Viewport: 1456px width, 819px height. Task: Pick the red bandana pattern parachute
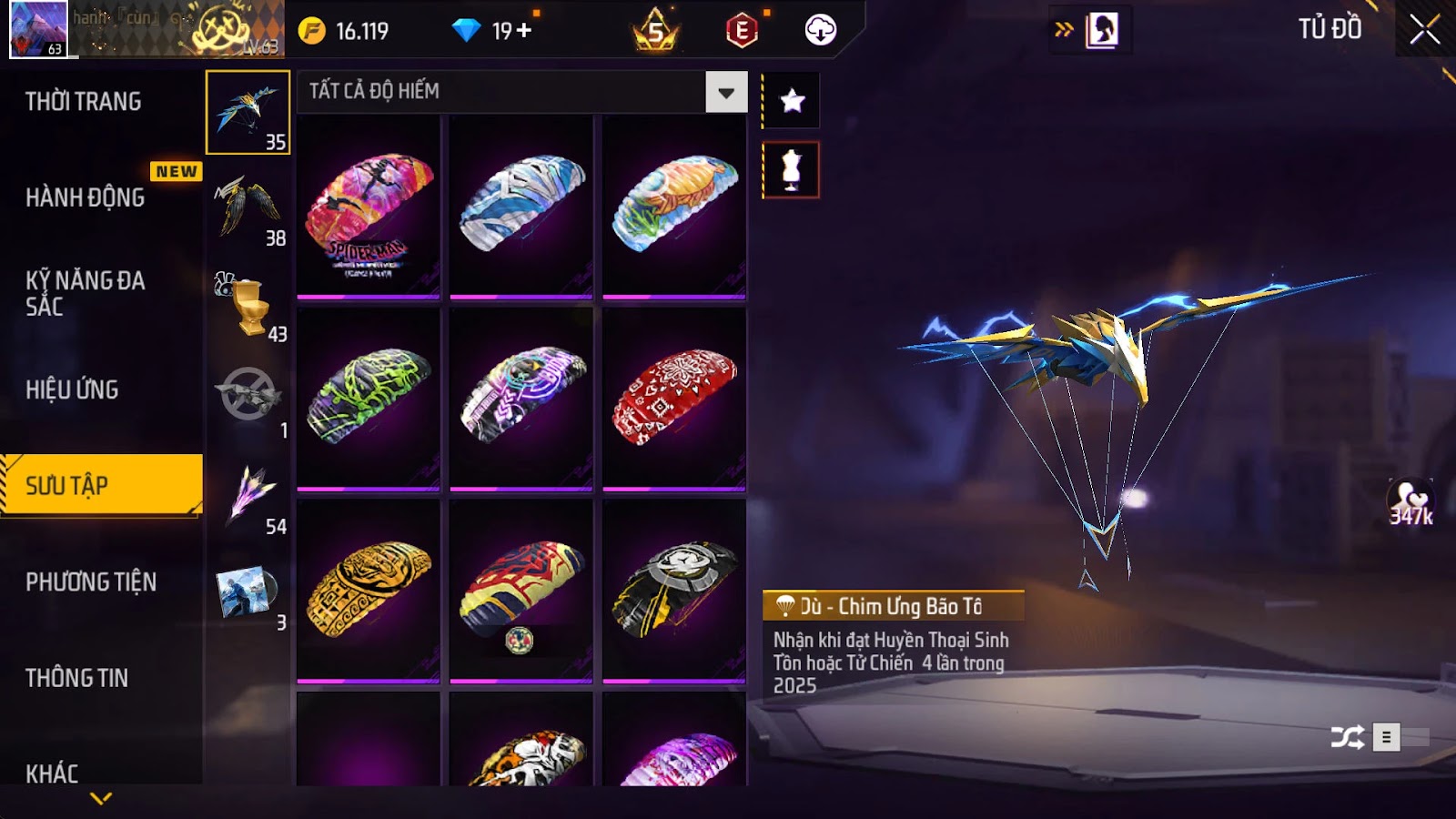(x=674, y=399)
